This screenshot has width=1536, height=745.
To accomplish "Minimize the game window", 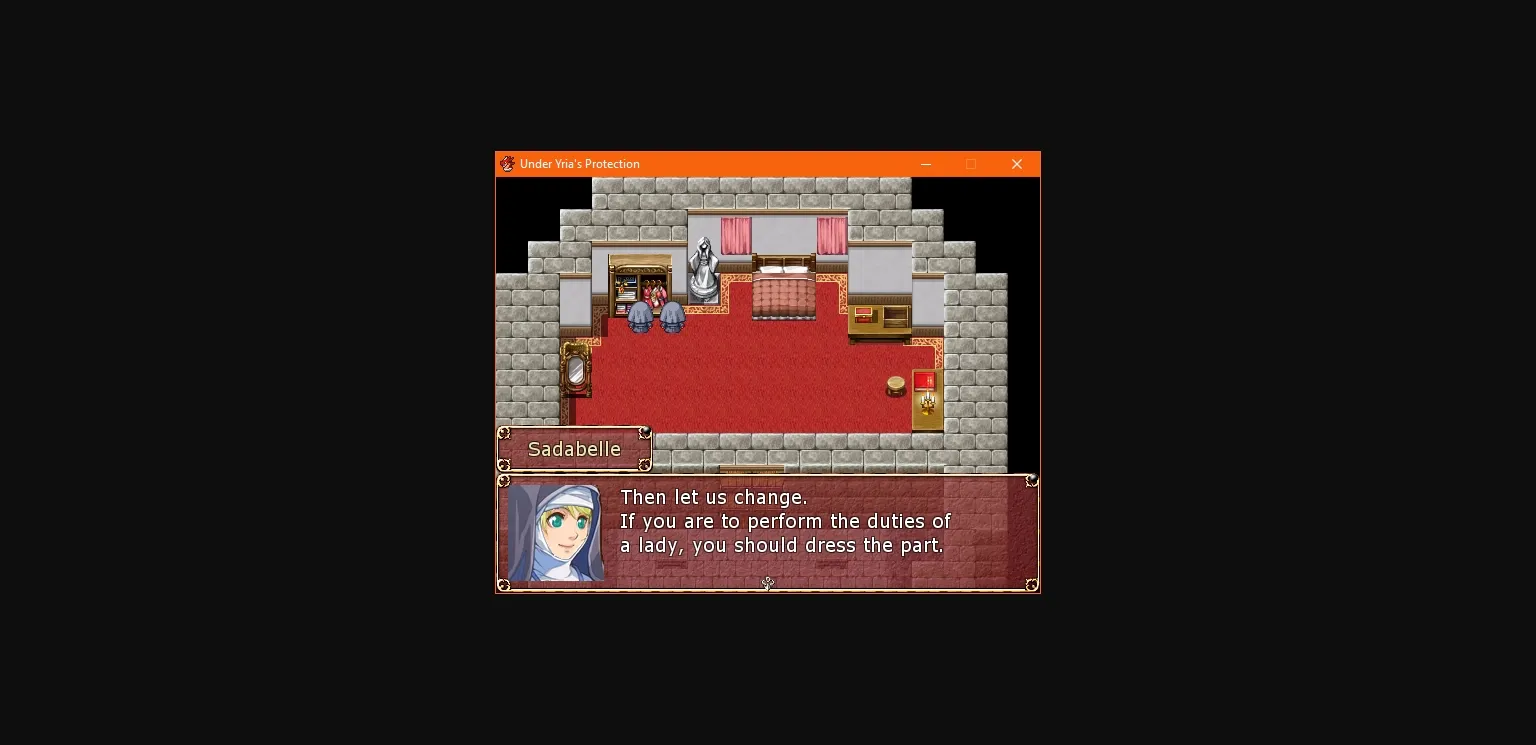I will [925, 163].
